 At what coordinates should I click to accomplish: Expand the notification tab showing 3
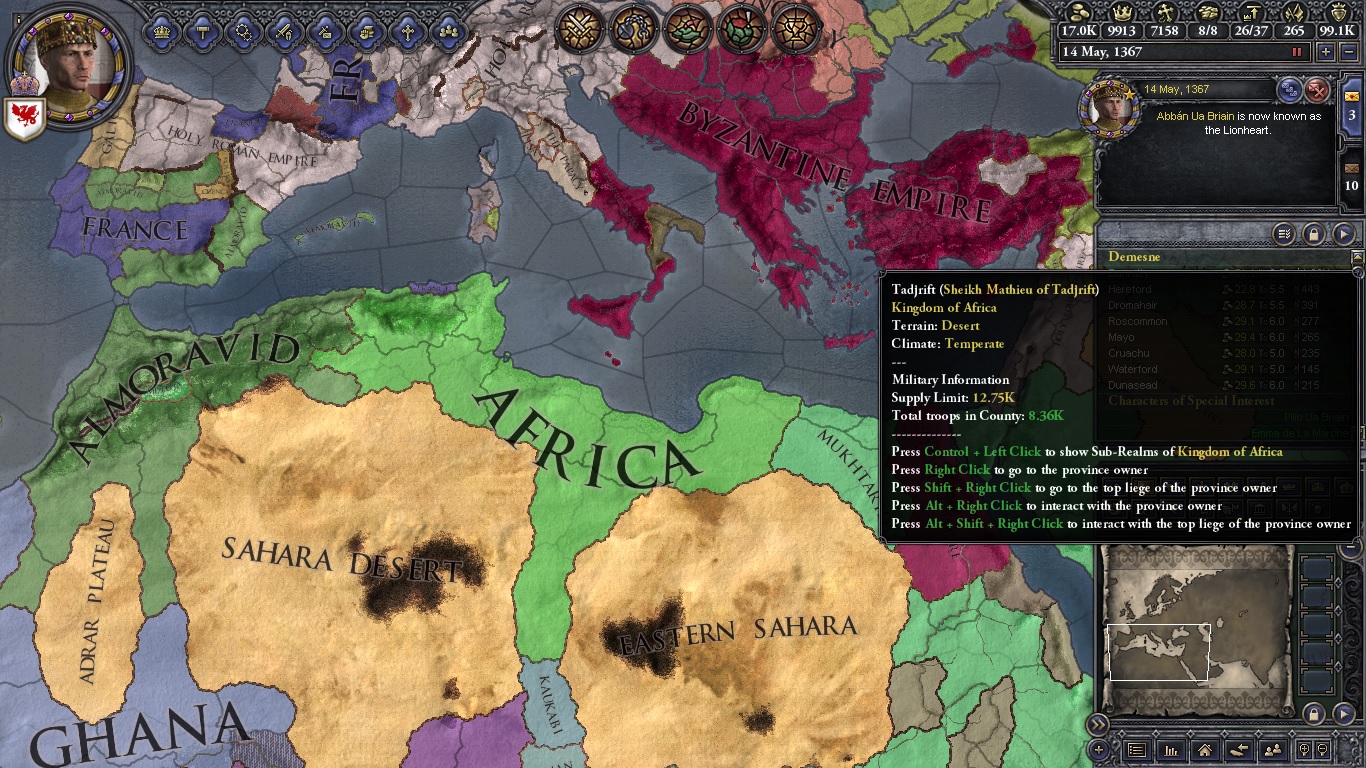click(x=1352, y=114)
